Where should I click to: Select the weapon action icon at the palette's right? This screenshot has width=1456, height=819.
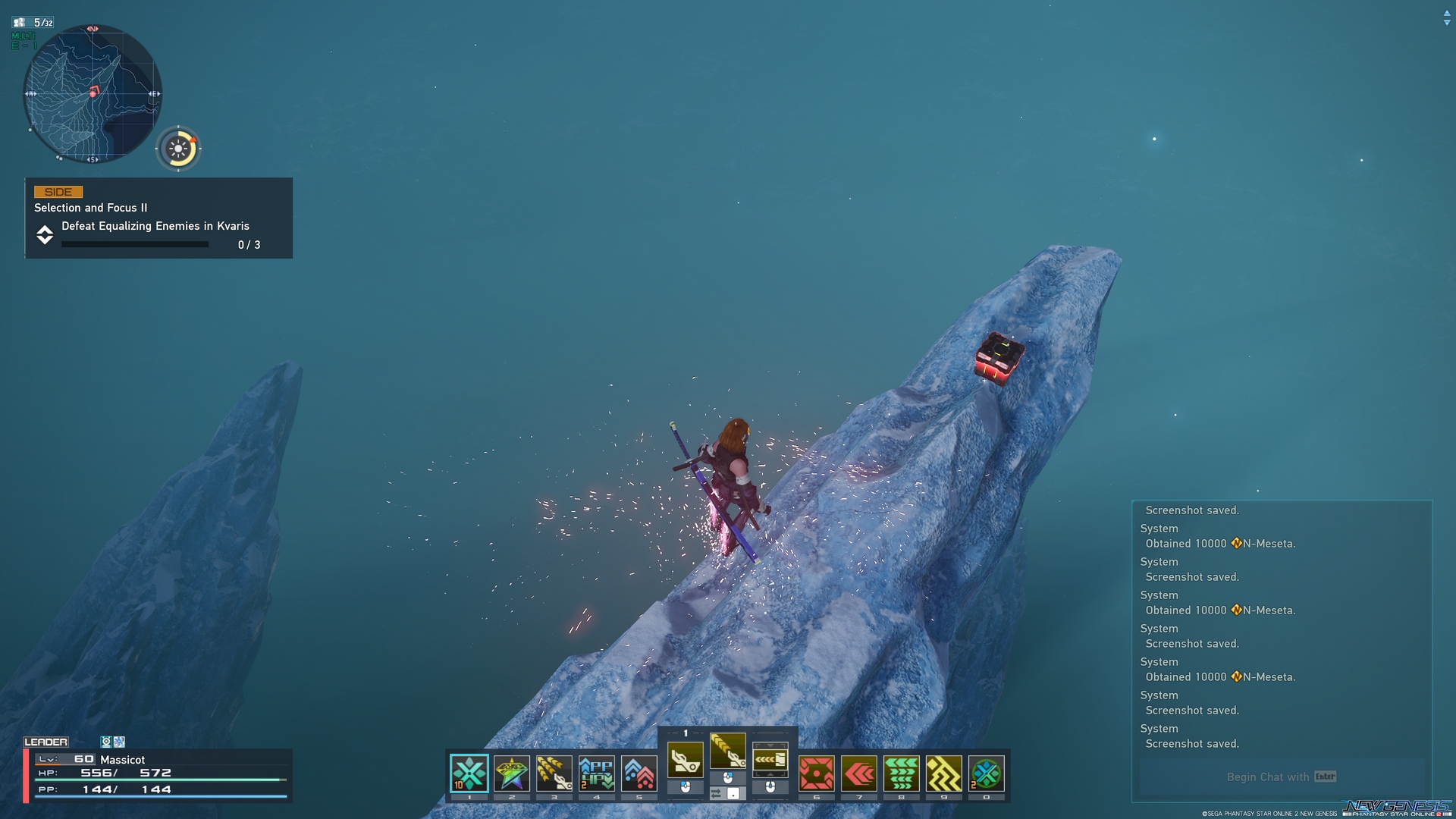pos(770,758)
